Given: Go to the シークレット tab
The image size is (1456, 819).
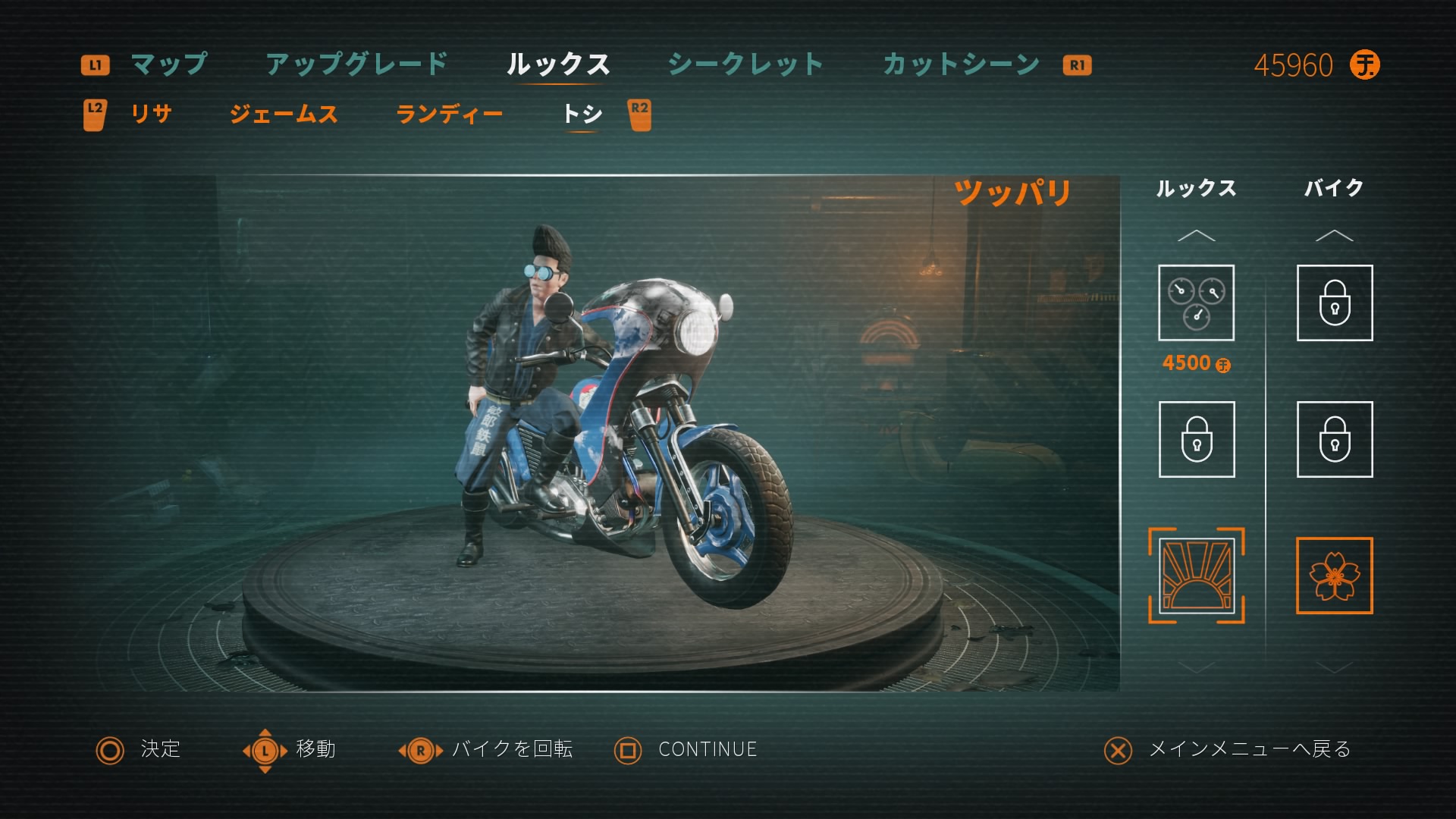Looking at the screenshot, I should pos(745,65).
